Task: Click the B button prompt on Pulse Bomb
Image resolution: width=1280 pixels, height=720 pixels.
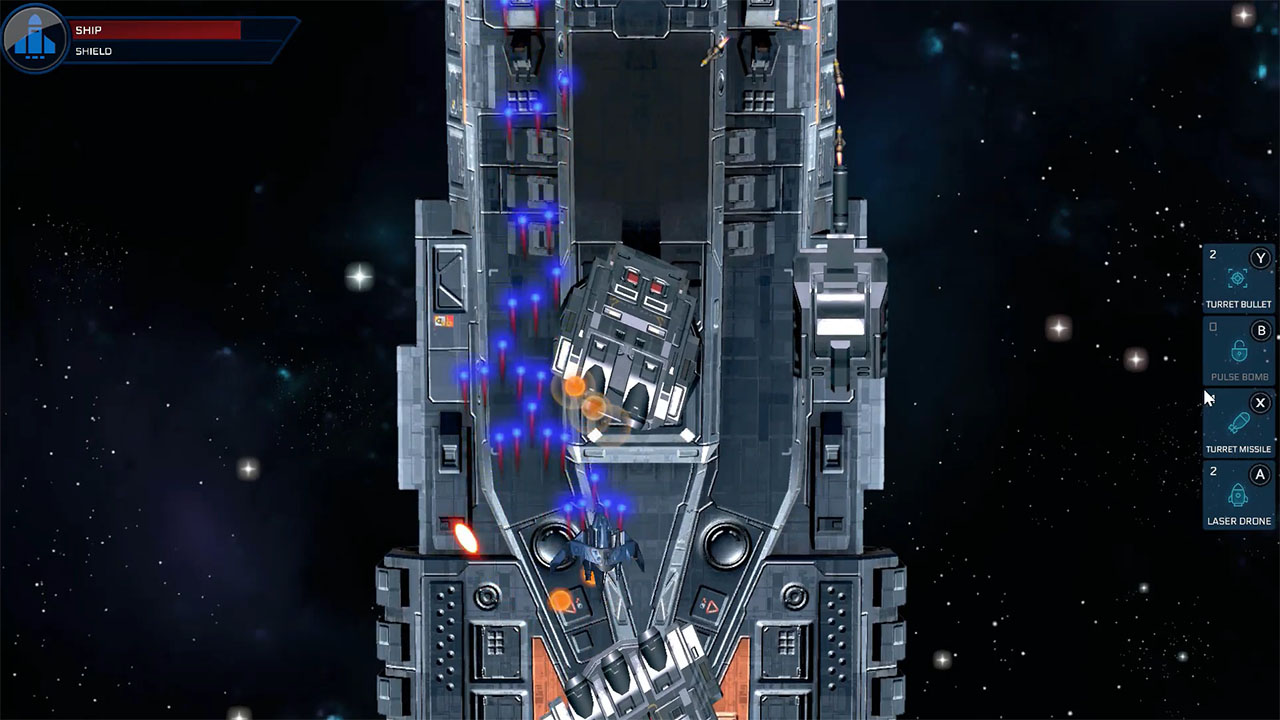Action: (x=1261, y=329)
